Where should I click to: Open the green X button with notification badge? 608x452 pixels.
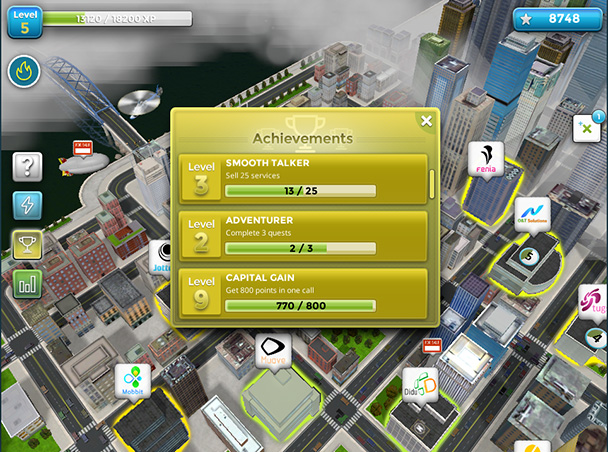pos(585,128)
